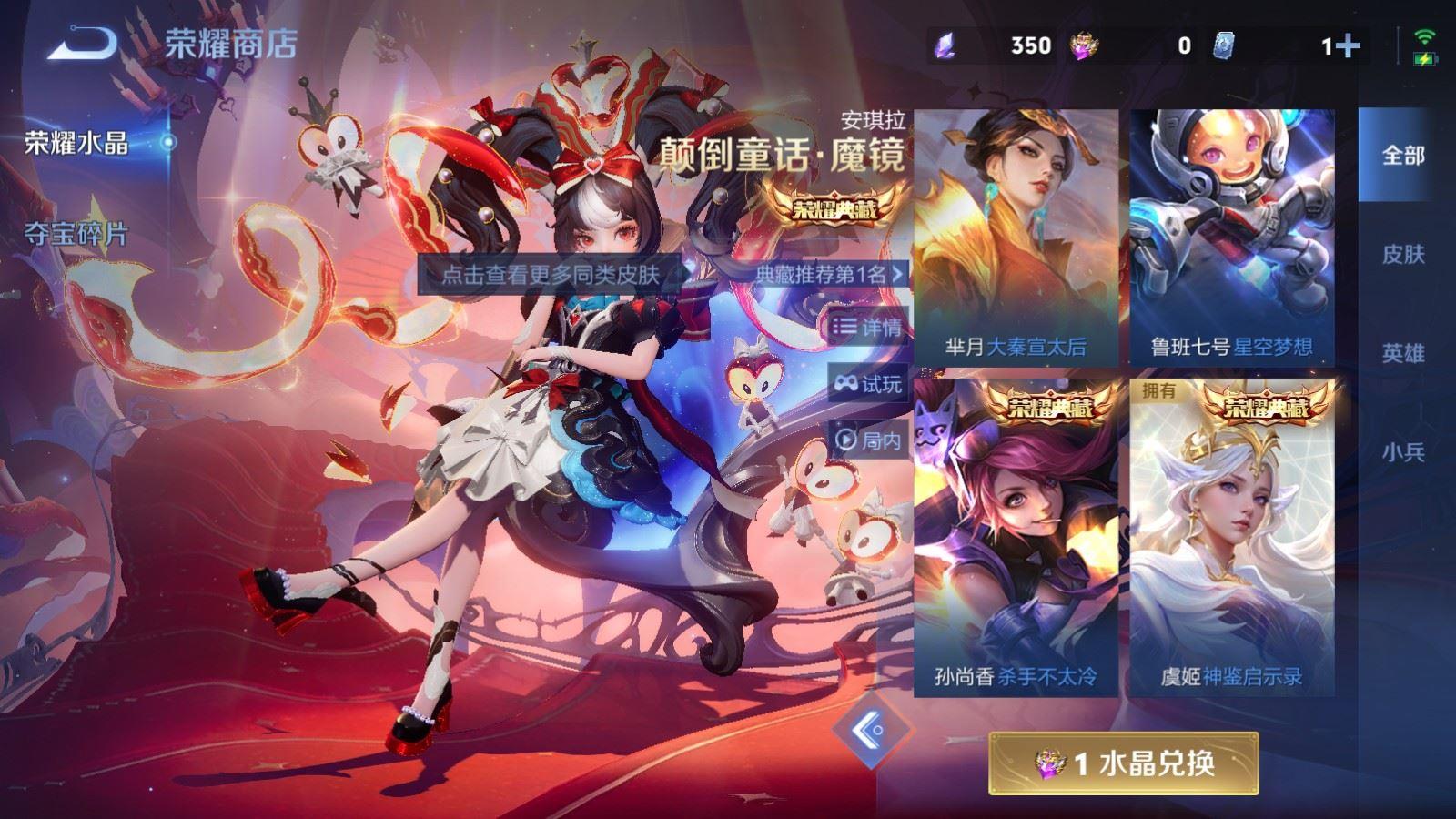Tap the plus icon to add resources
The height and width of the screenshot is (819, 1456).
(1348, 45)
